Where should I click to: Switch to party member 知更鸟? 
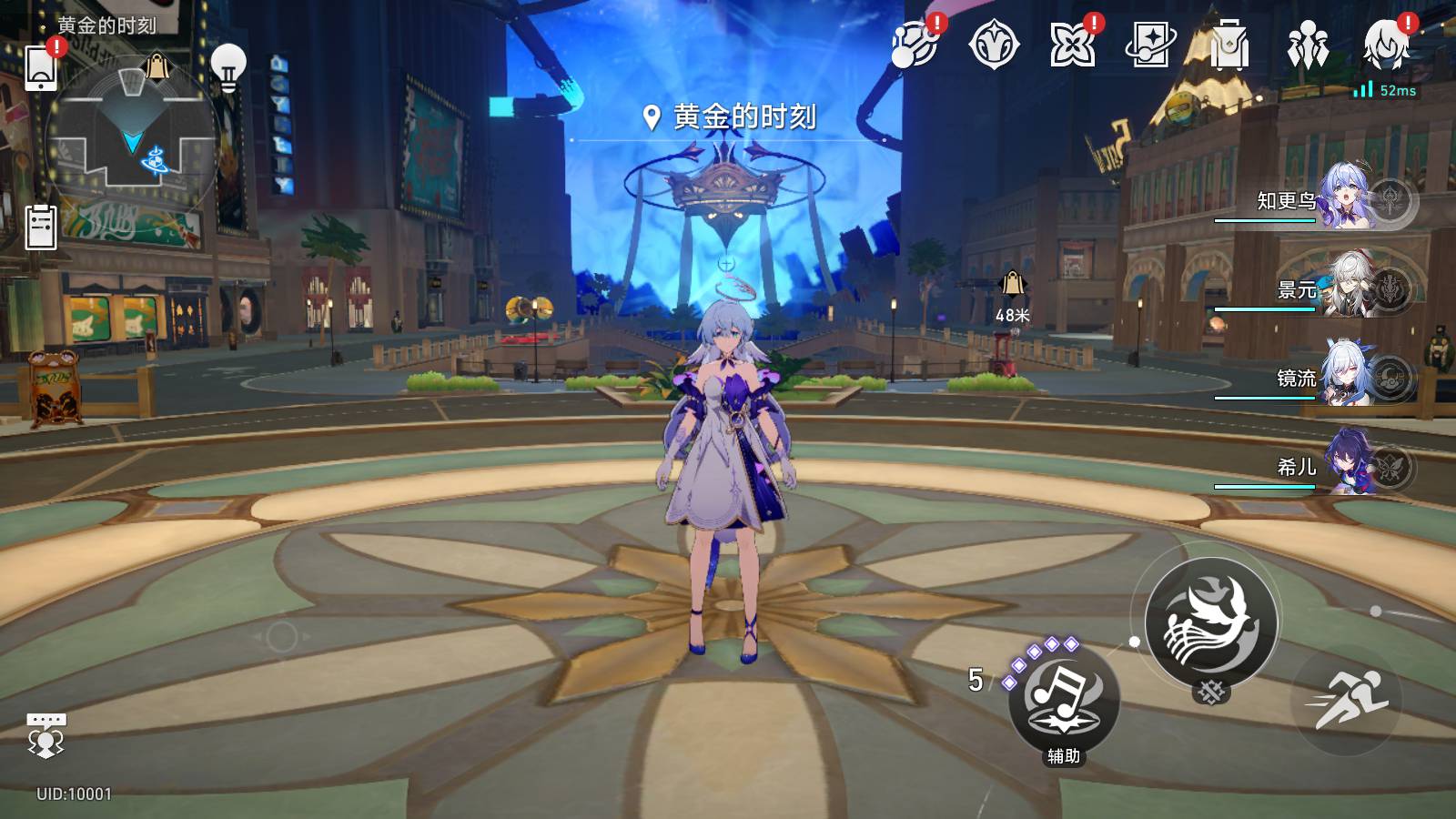[1347, 197]
